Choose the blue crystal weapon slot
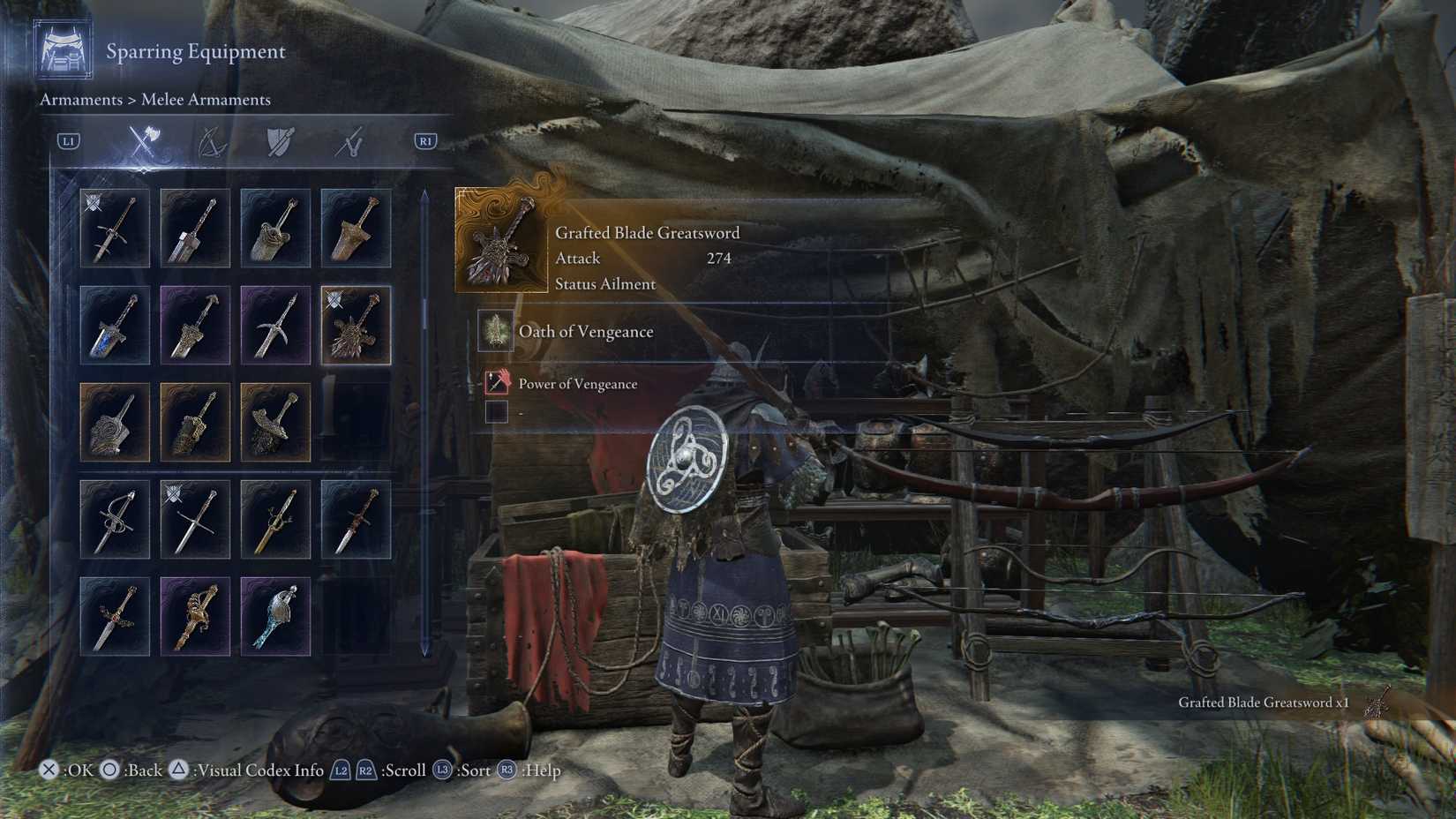This screenshot has width=1456, height=819. pyautogui.click(x=275, y=616)
